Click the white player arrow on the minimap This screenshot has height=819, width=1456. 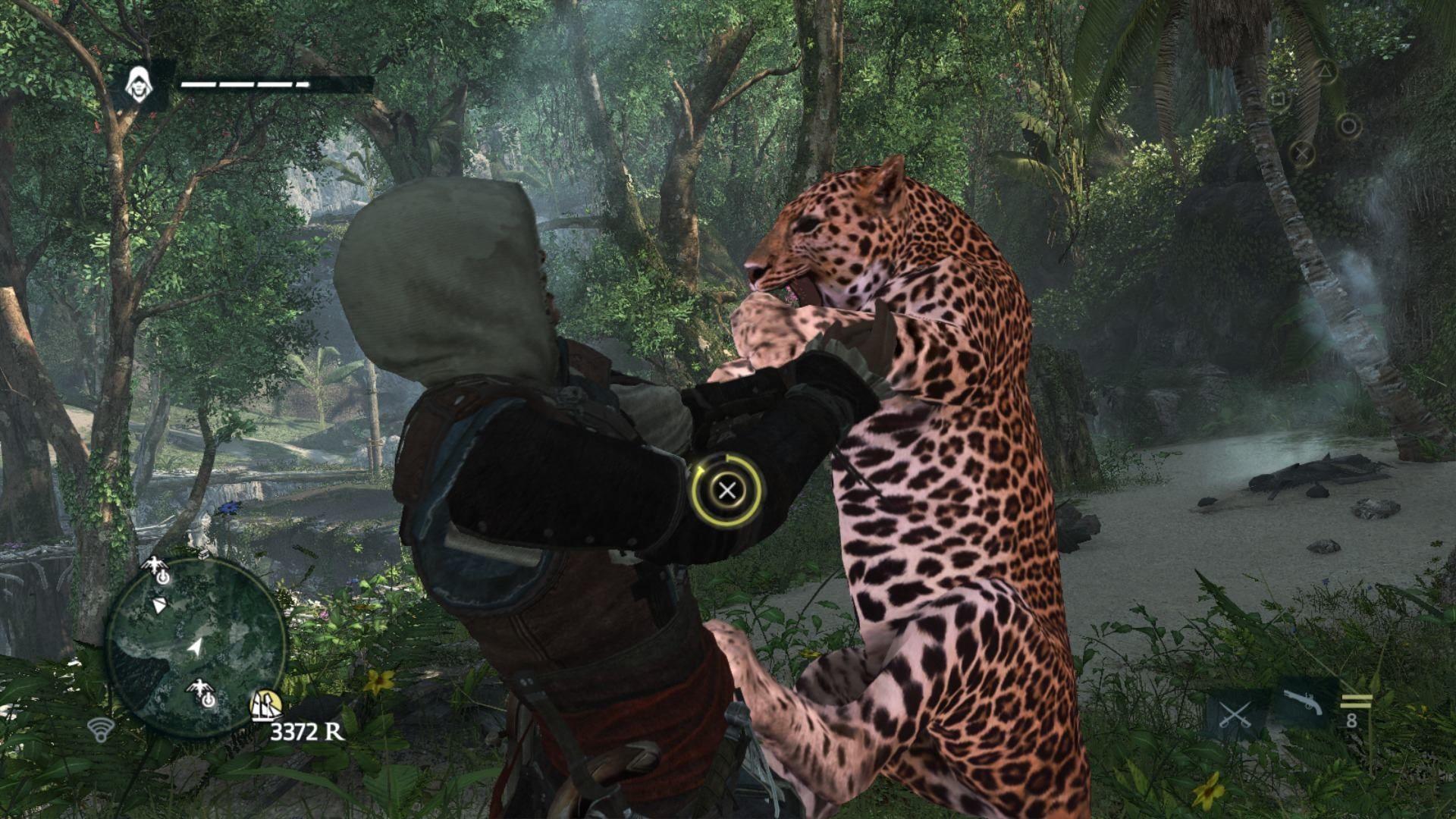coord(196,647)
